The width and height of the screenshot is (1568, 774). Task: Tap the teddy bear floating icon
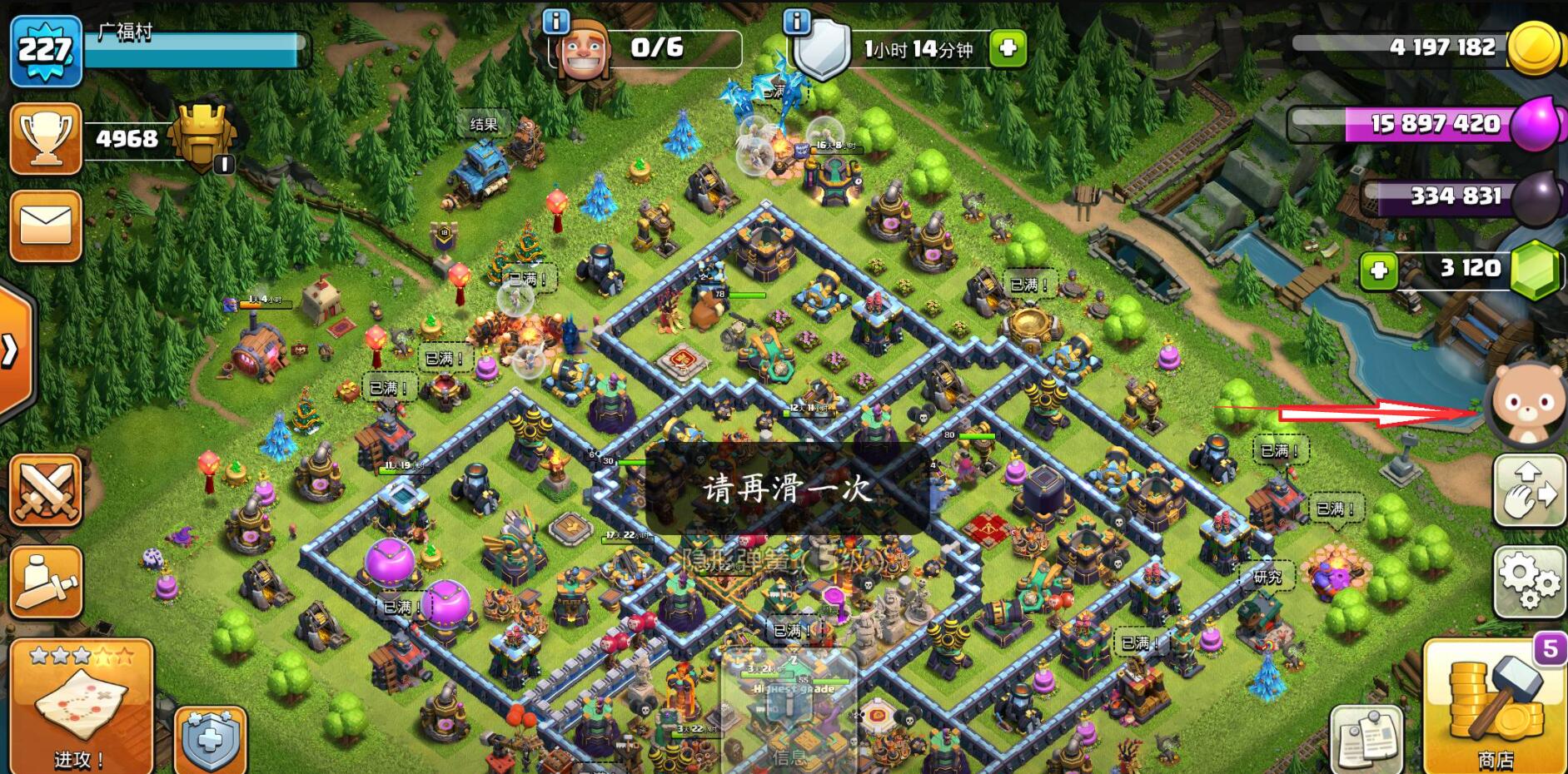(1526, 405)
